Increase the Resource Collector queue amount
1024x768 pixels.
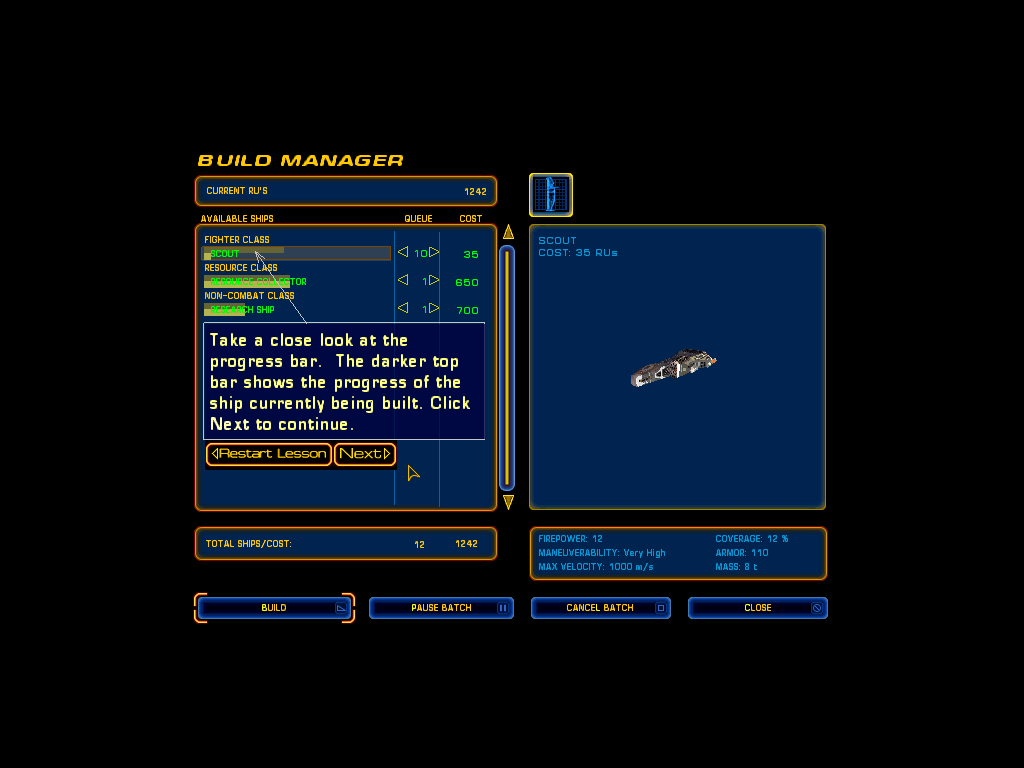click(435, 281)
